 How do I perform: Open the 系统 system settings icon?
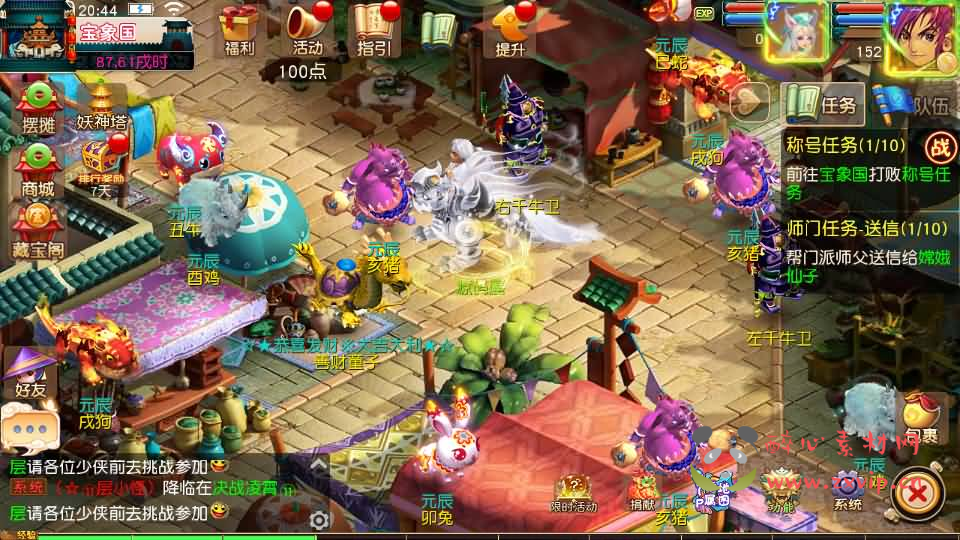point(848,492)
